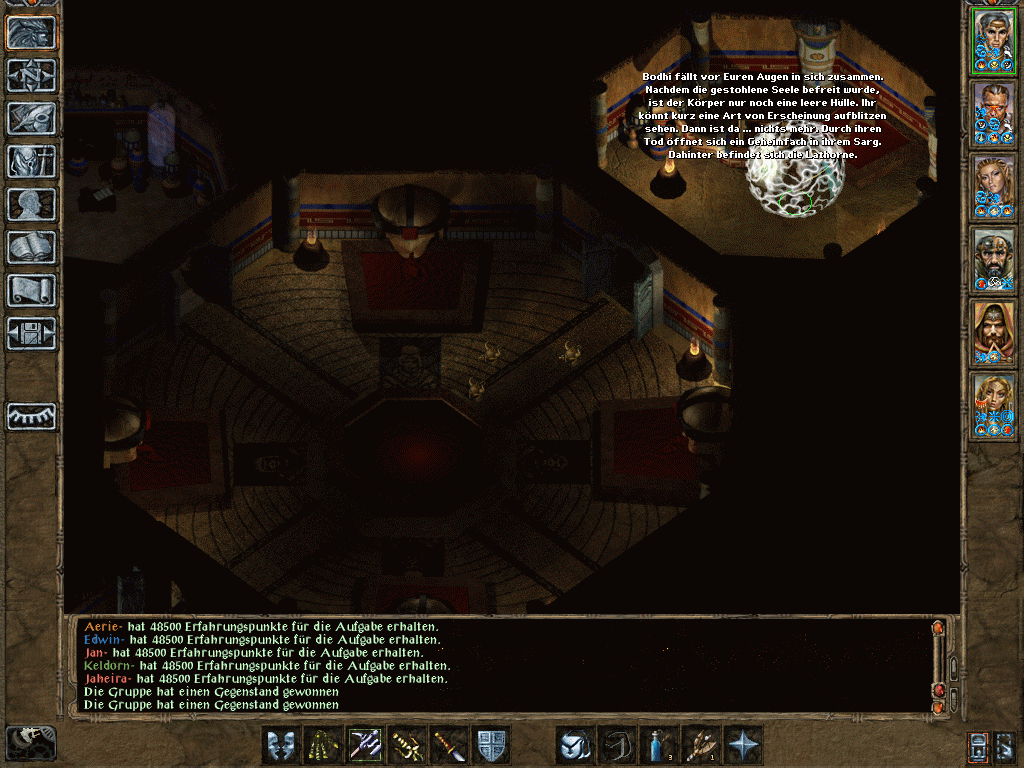
Task: Click the return to game button
Action: [32, 33]
